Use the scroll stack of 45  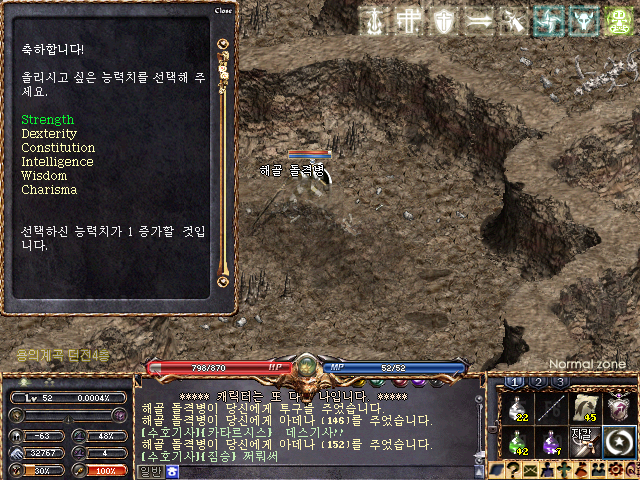point(585,407)
